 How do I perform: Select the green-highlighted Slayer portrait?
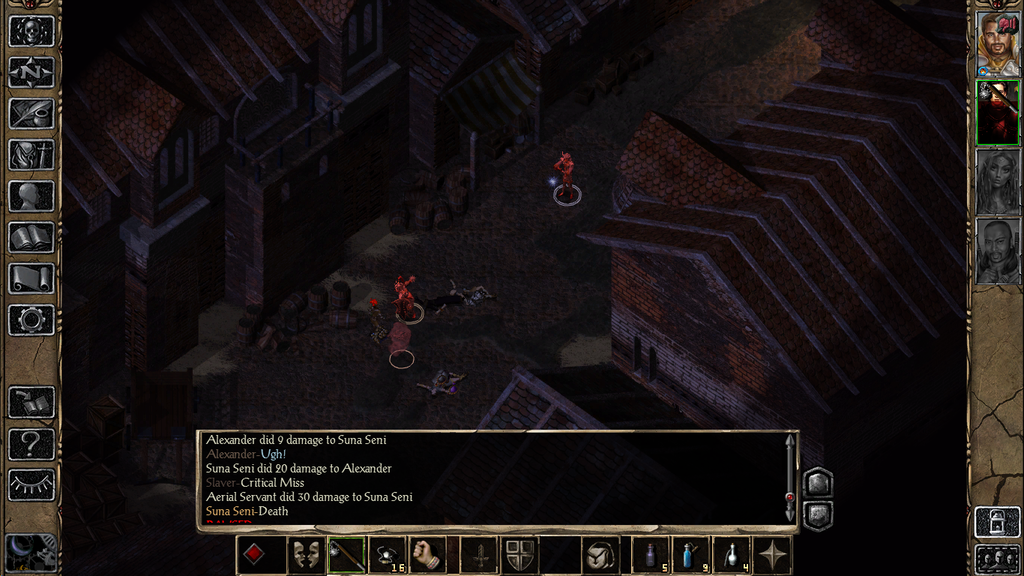997,112
